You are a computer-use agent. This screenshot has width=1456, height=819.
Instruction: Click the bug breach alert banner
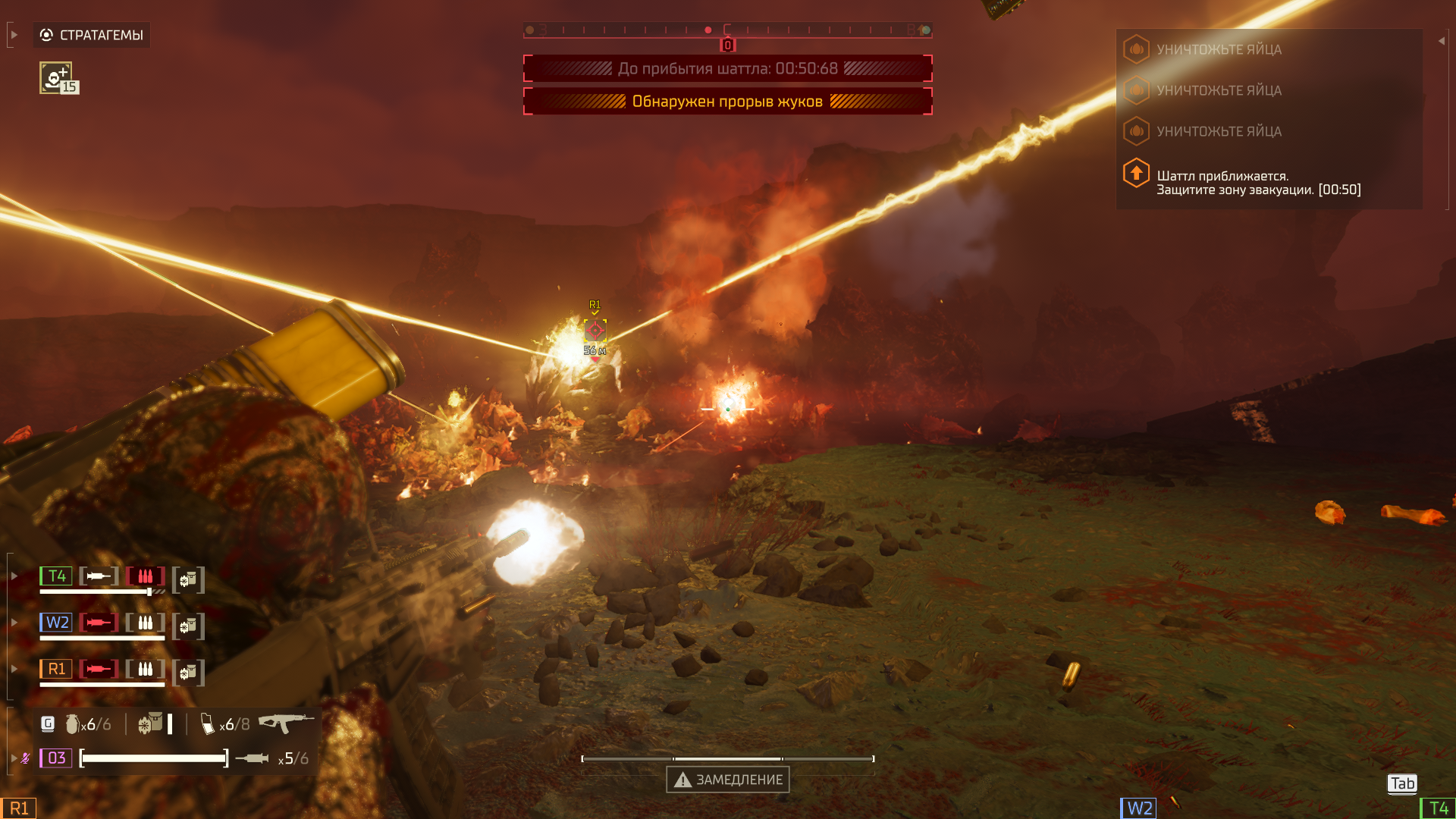pos(727,102)
